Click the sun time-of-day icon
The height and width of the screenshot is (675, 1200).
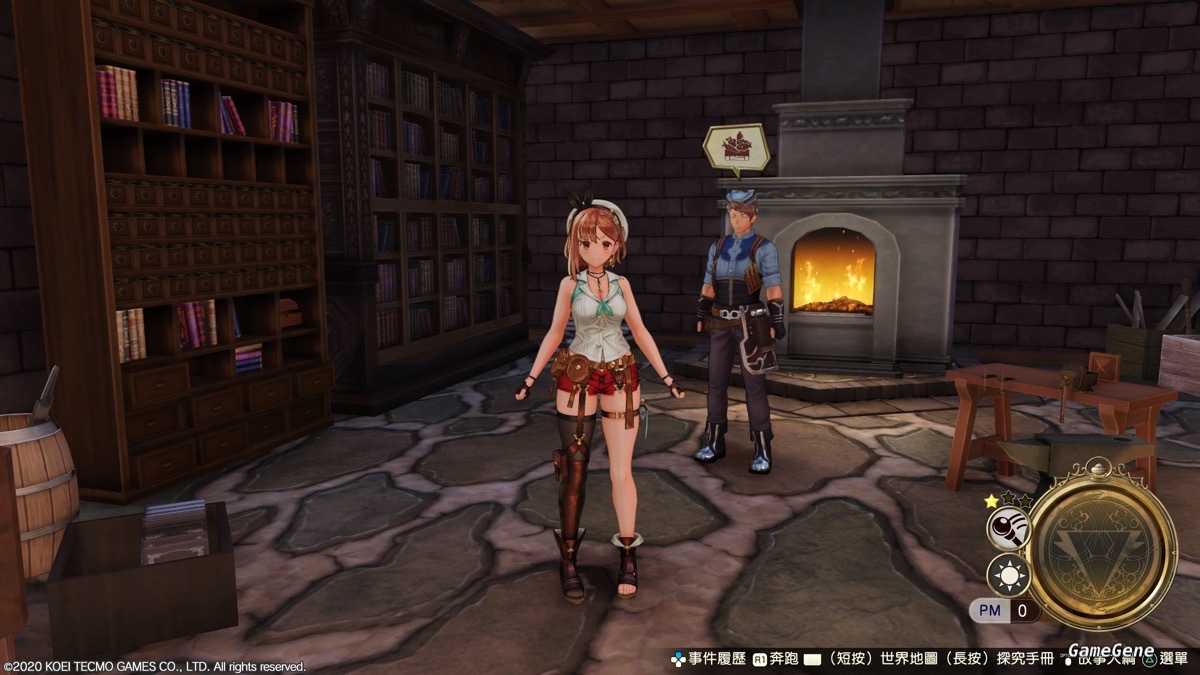pos(1007,575)
